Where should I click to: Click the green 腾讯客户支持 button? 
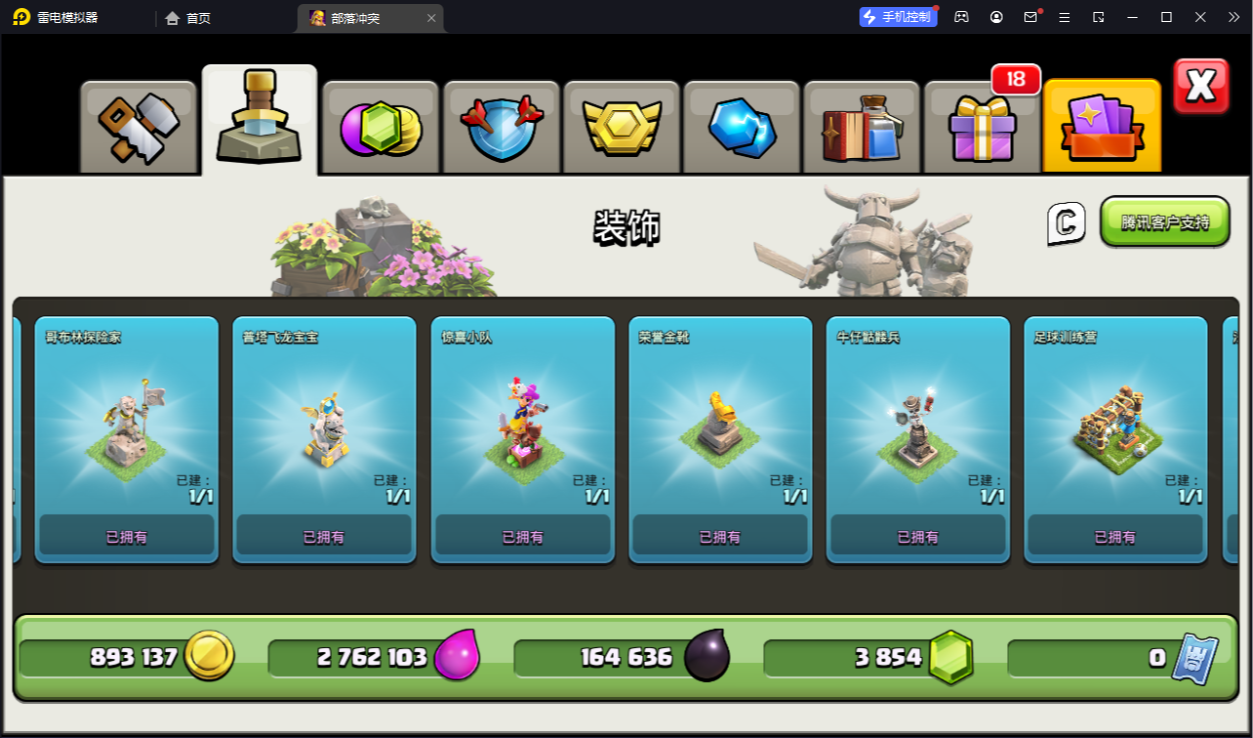1164,222
